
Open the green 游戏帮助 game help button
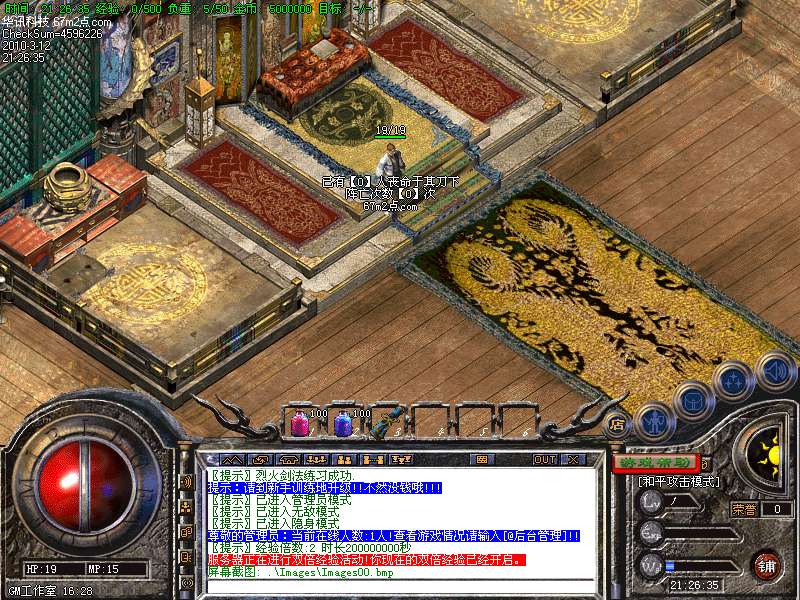click(655, 463)
